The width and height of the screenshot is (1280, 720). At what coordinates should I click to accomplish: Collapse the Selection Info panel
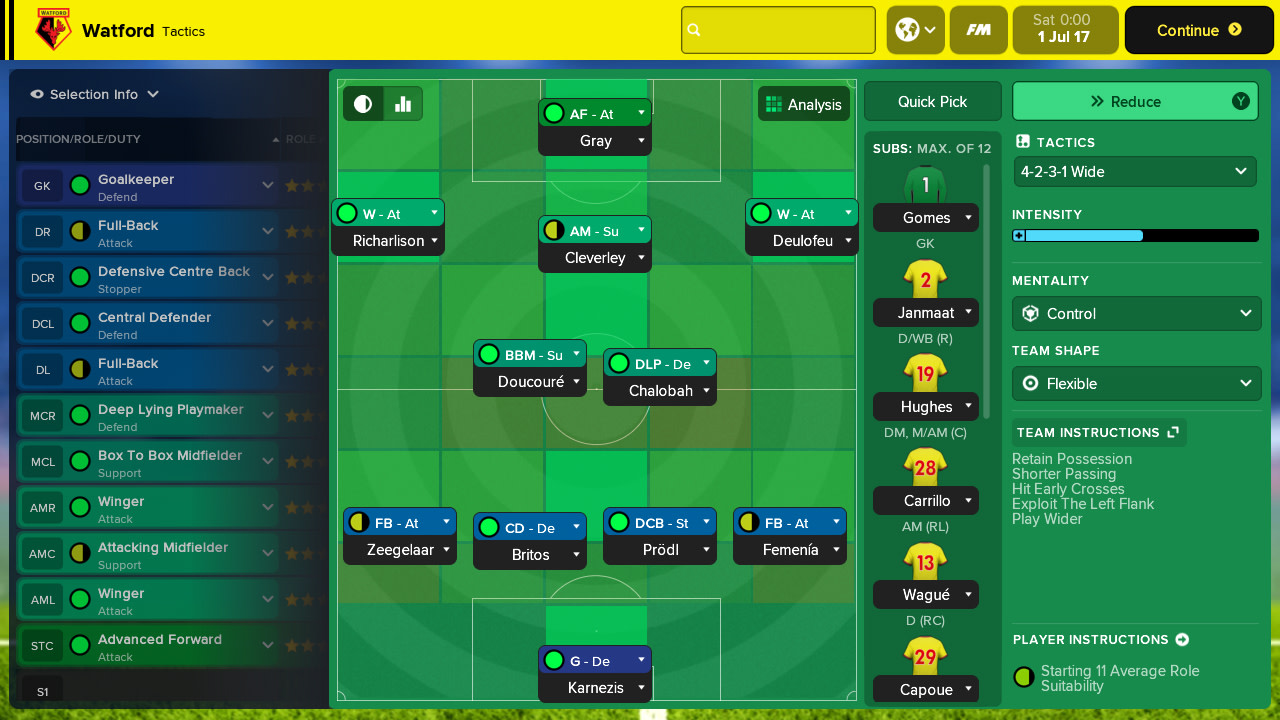tap(151, 94)
